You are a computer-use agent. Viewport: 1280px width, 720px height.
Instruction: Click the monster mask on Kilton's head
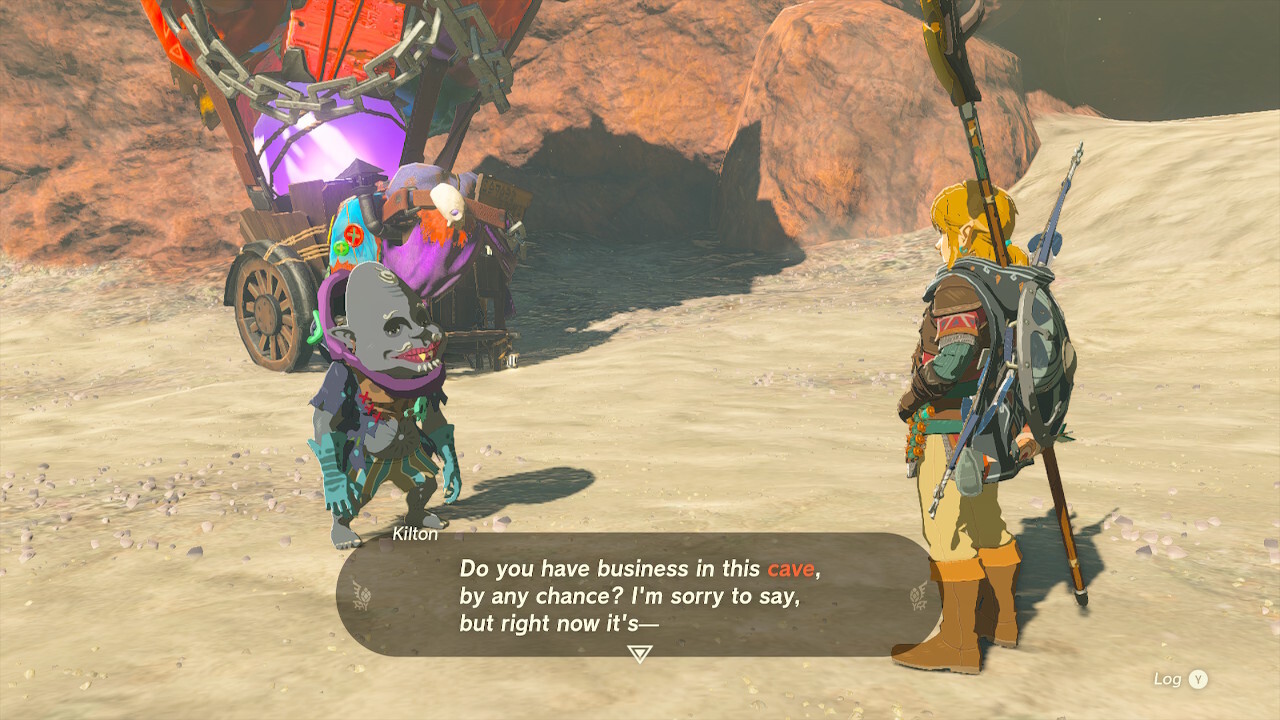(x=390, y=320)
